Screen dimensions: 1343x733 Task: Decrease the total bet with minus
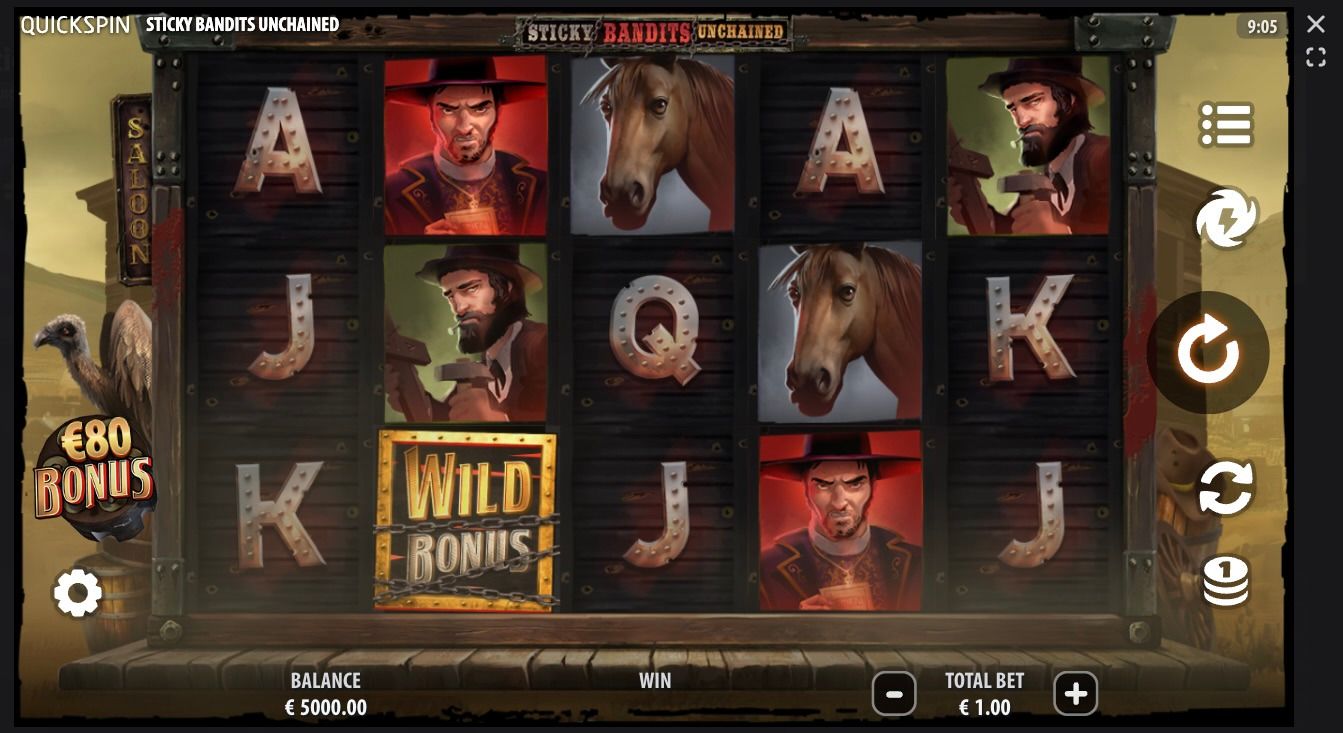(x=893, y=694)
